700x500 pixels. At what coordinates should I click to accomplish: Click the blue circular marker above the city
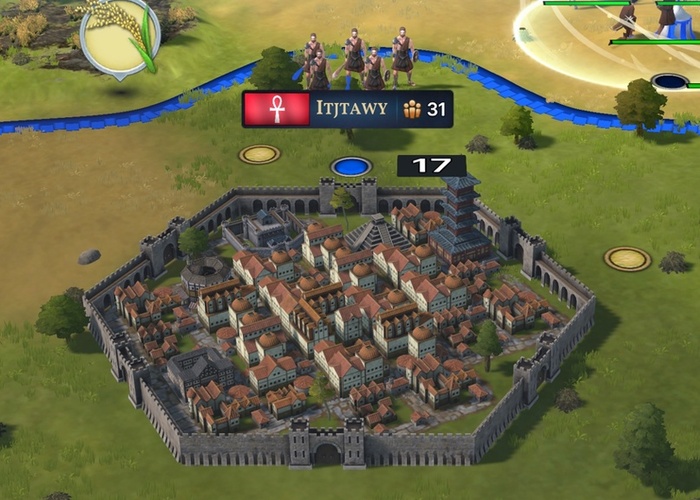coord(351,166)
